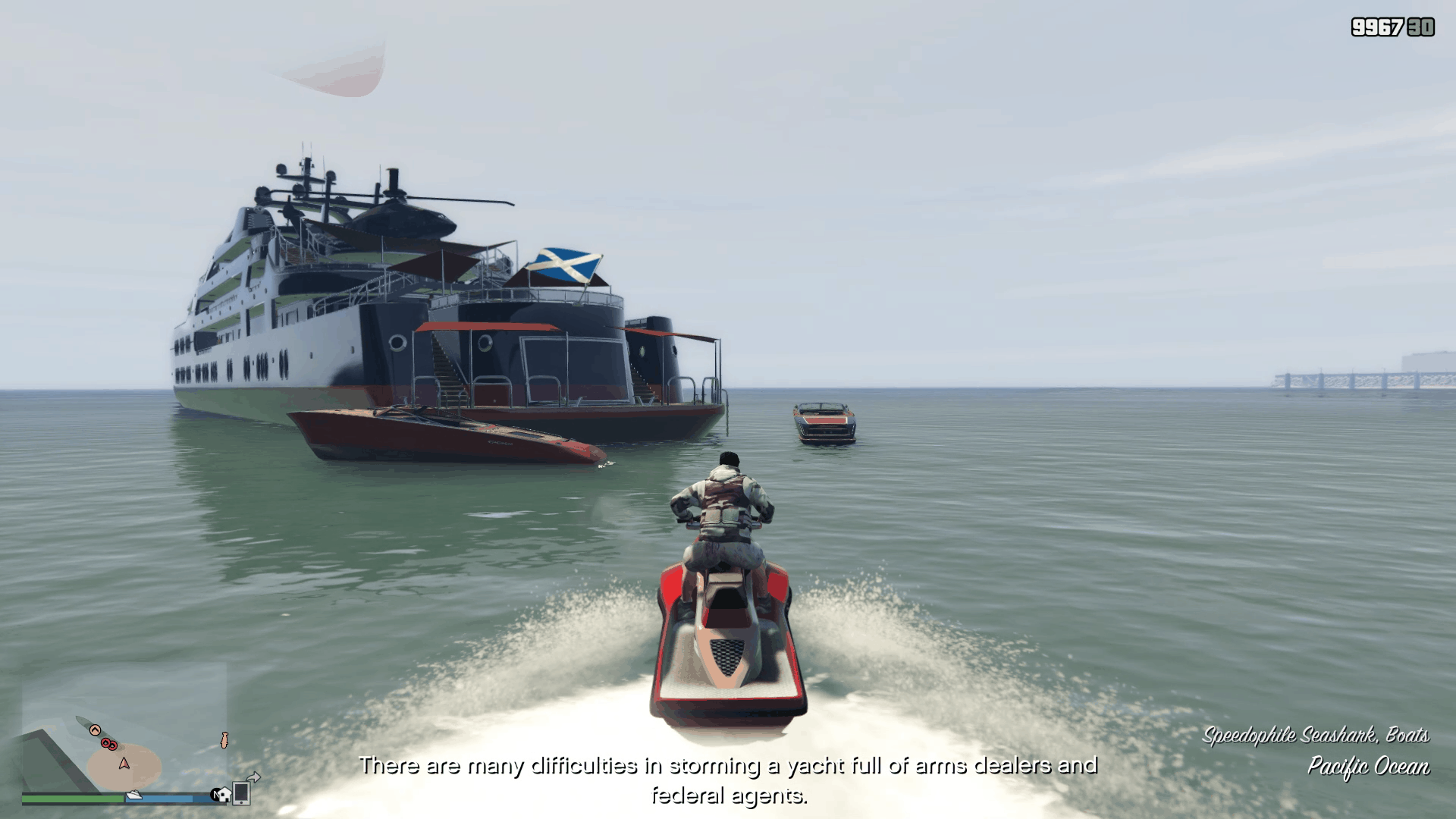Select the pedestrian blip on the minimap right
Screen dimensions: 1456x819
[224, 739]
